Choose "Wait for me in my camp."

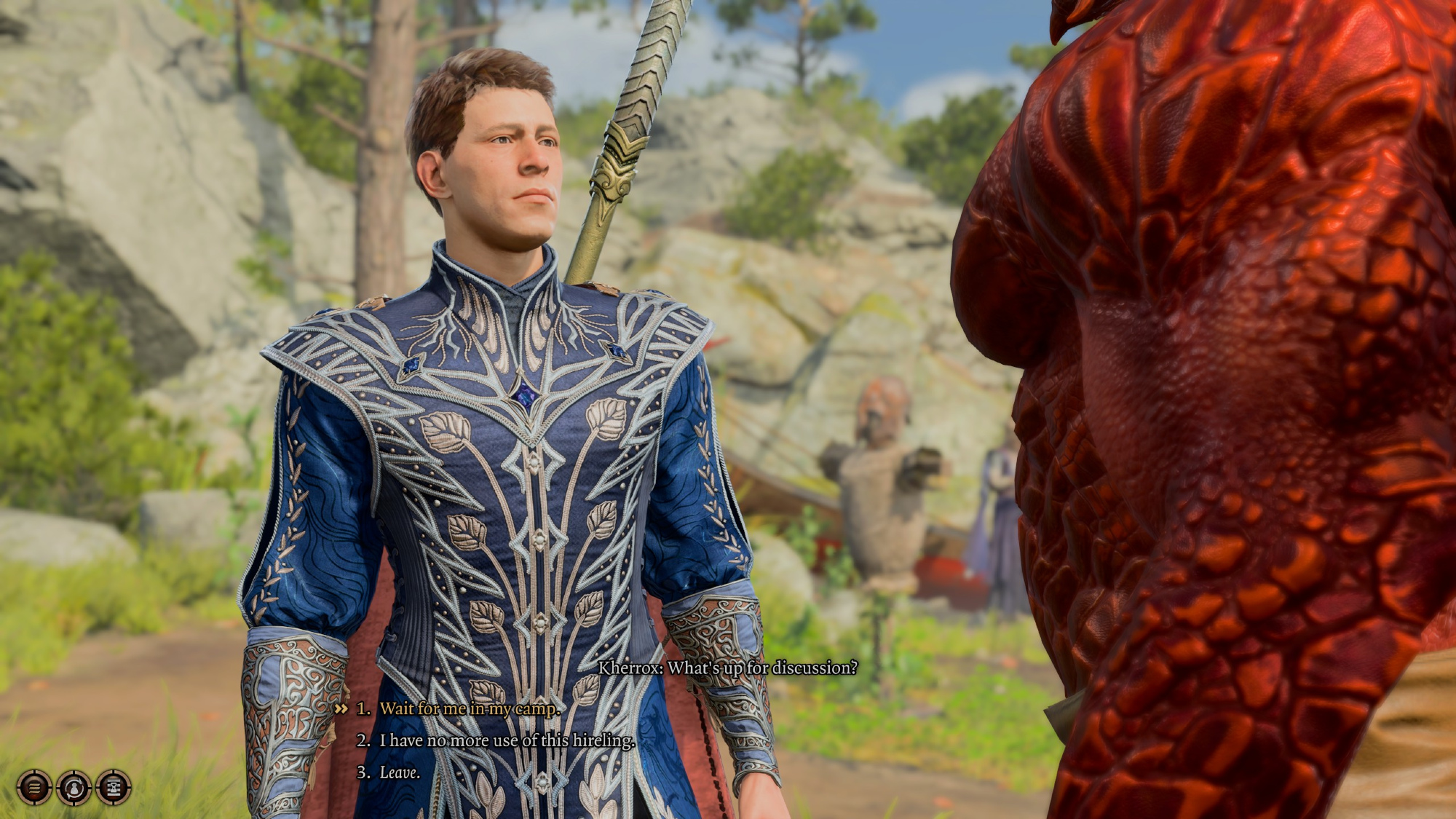[x=470, y=708]
